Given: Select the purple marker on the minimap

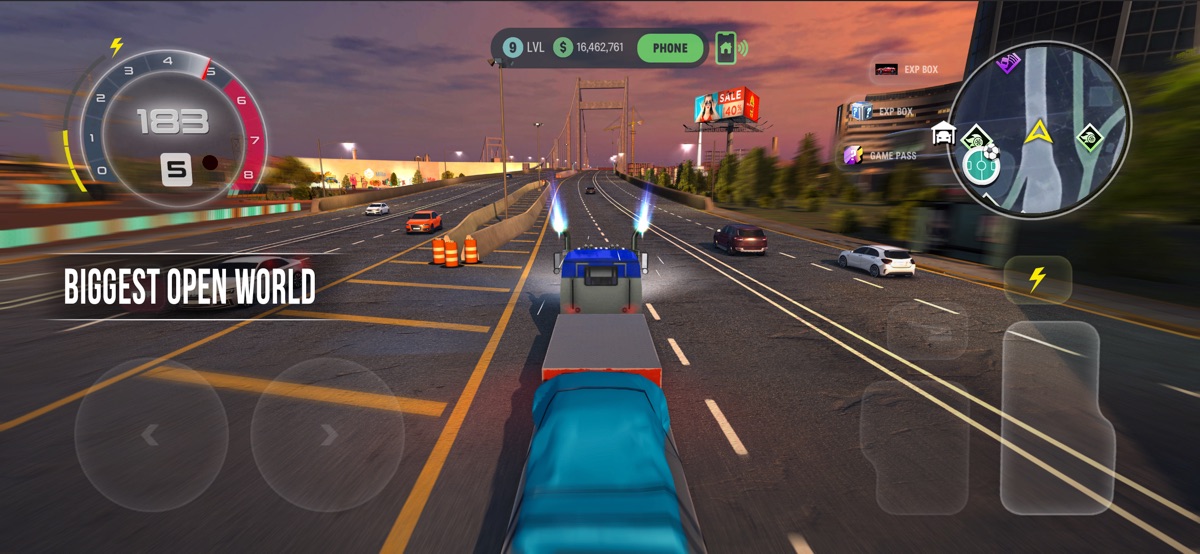Looking at the screenshot, I should [x=1008, y=63].
